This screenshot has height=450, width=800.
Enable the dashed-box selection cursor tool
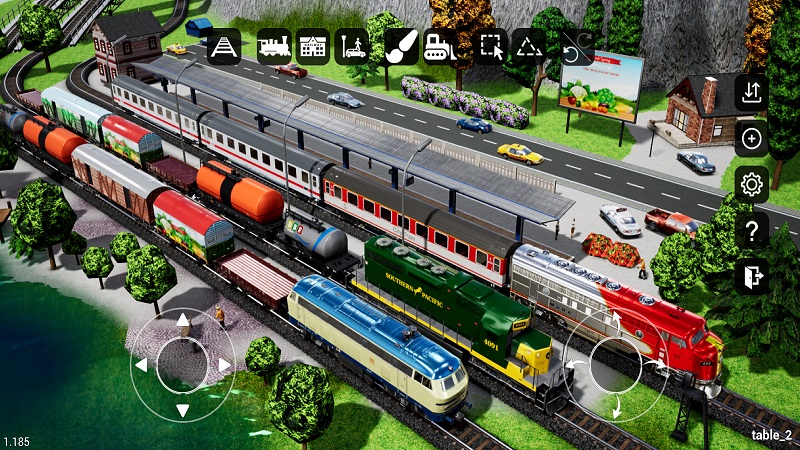491,46
